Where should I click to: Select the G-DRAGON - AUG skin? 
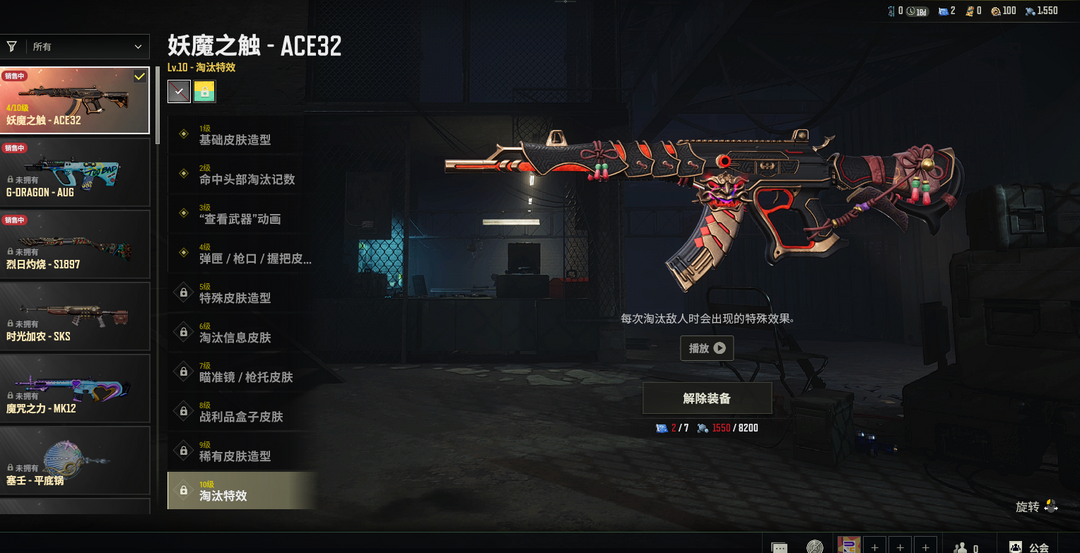click(75, 172)
